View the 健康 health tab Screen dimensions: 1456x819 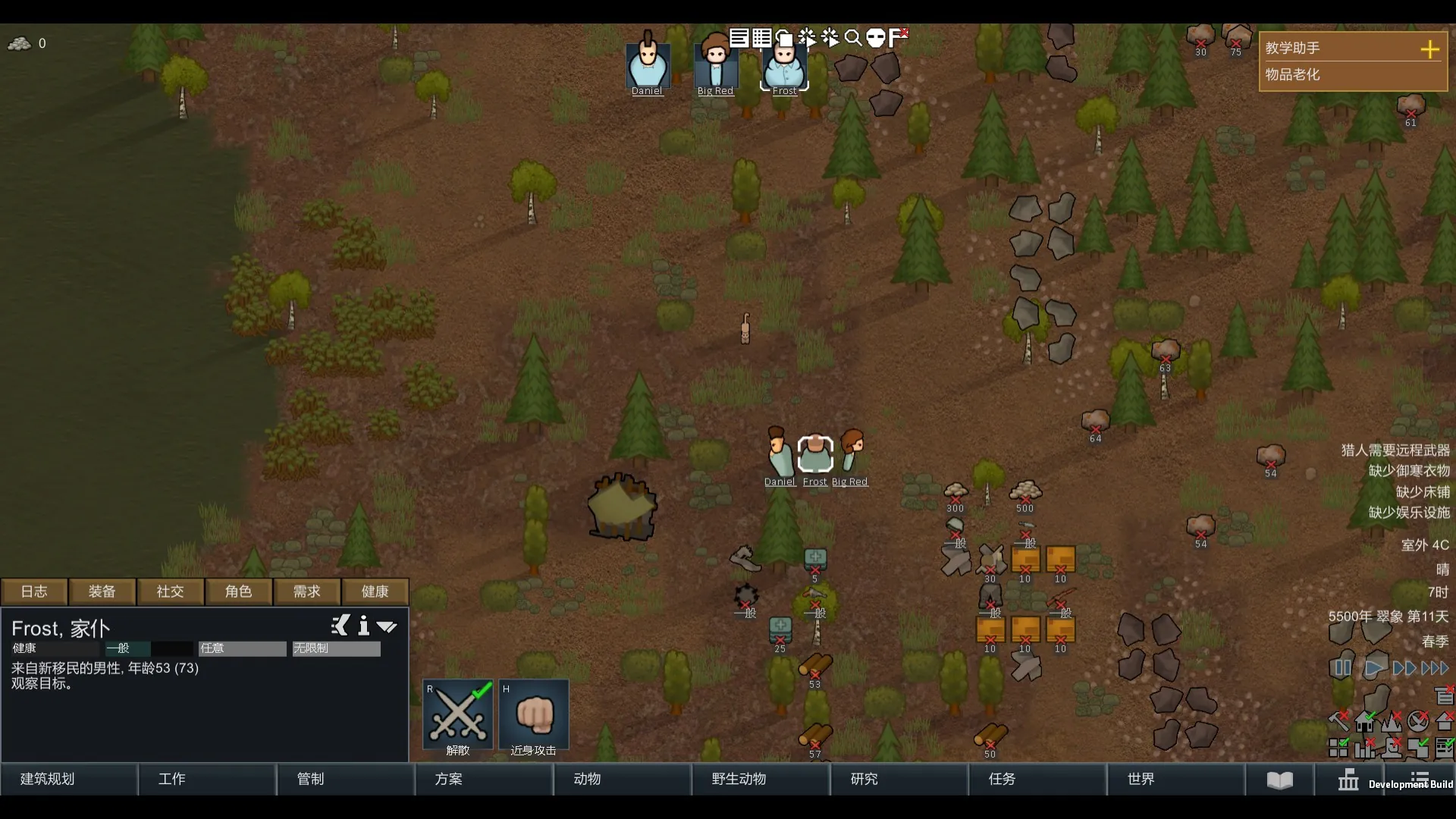click(x=375, y=591)
